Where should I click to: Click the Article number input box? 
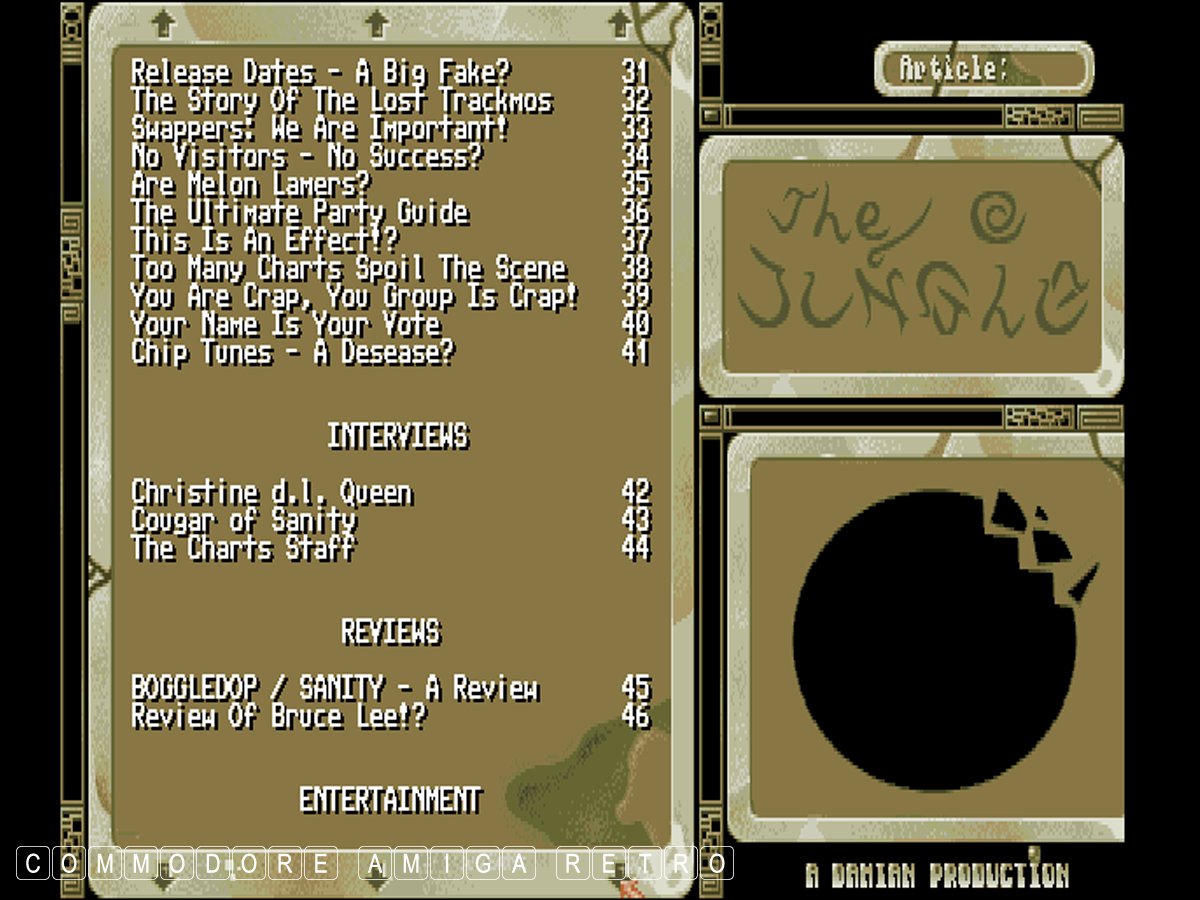tap(1042, 69)
